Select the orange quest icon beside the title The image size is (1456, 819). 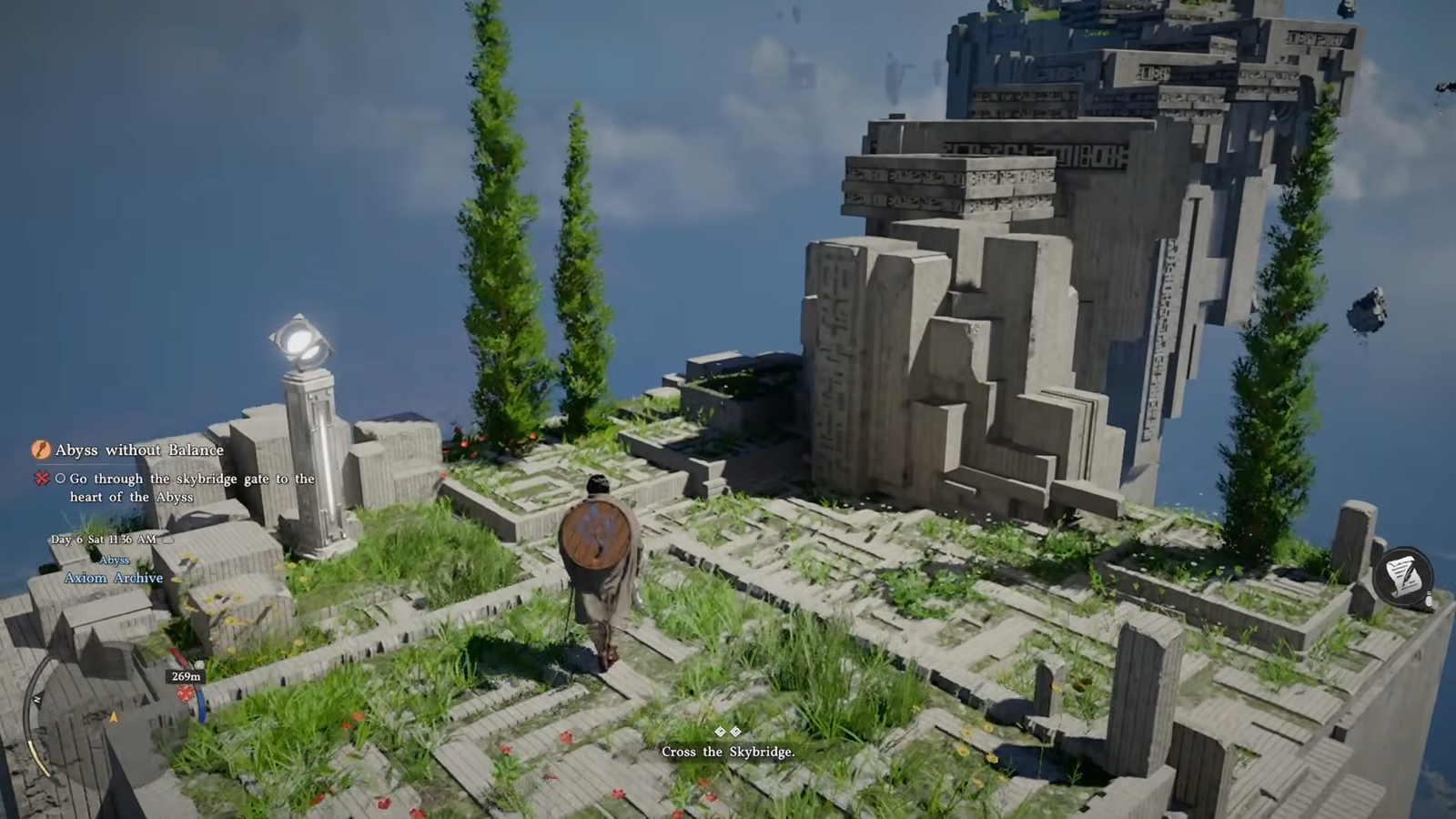(x=41, y=450)
